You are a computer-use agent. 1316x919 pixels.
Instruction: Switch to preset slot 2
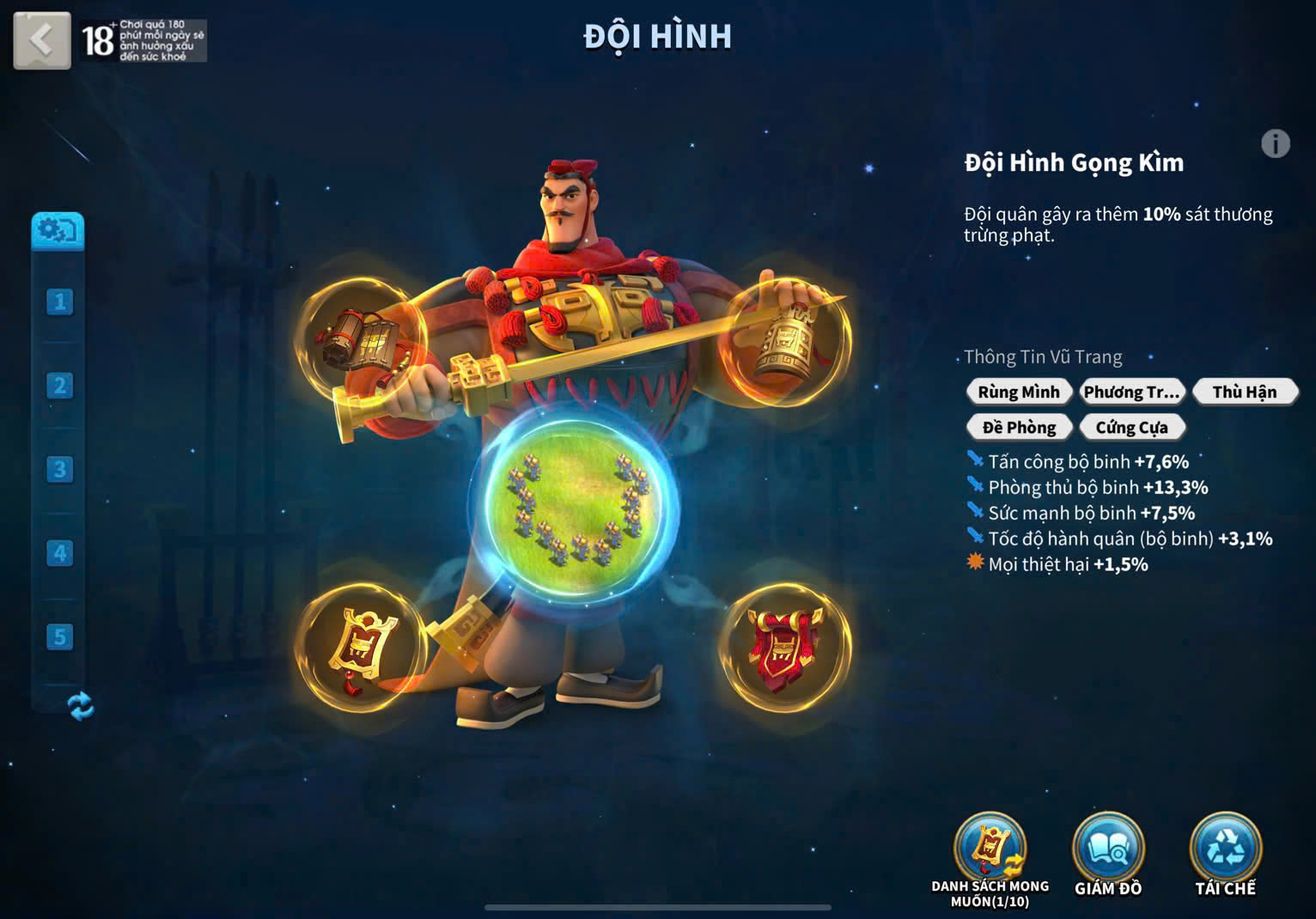coord(59,386)
